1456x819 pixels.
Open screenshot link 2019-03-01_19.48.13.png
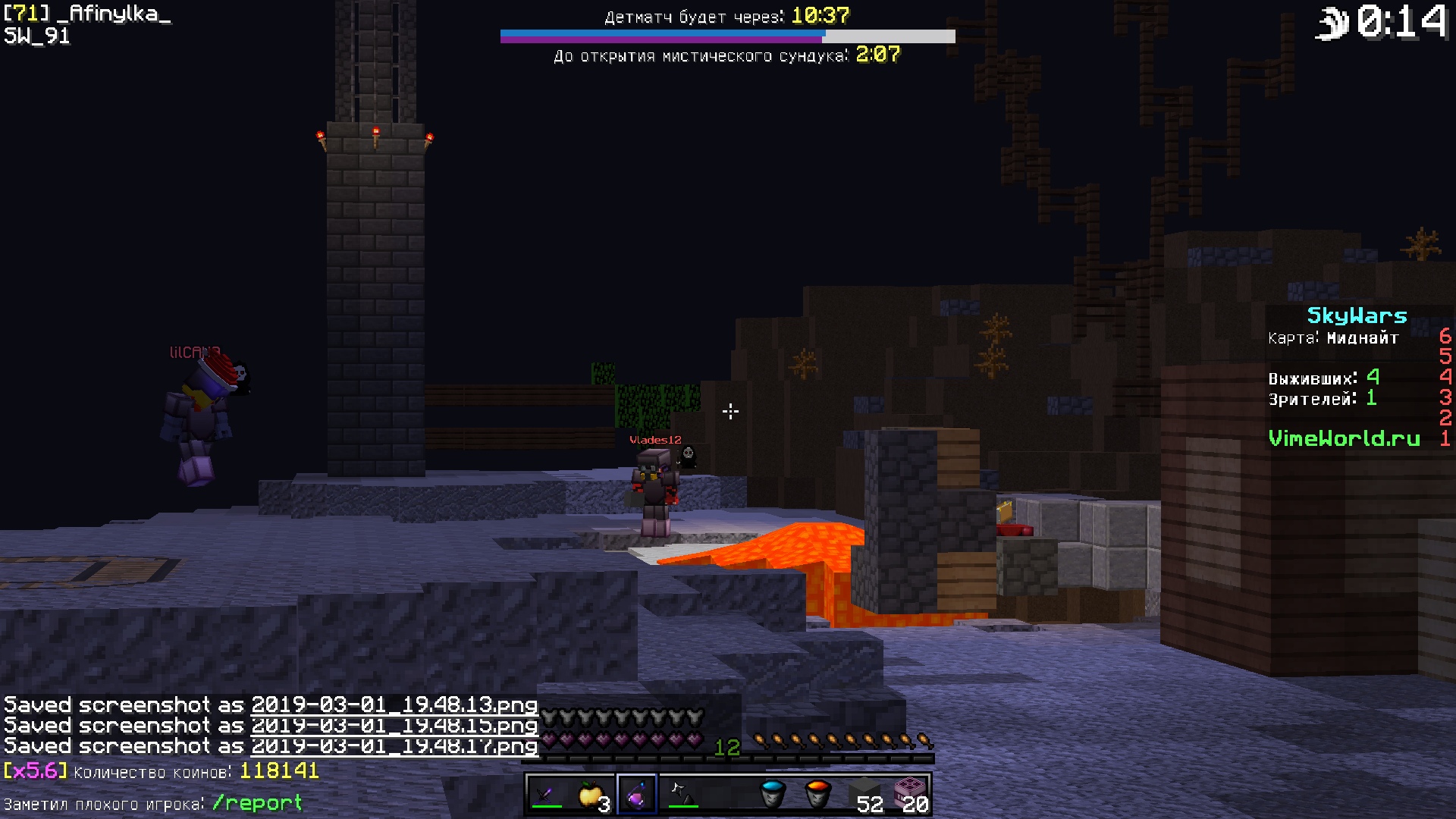[x=394, y=705]
